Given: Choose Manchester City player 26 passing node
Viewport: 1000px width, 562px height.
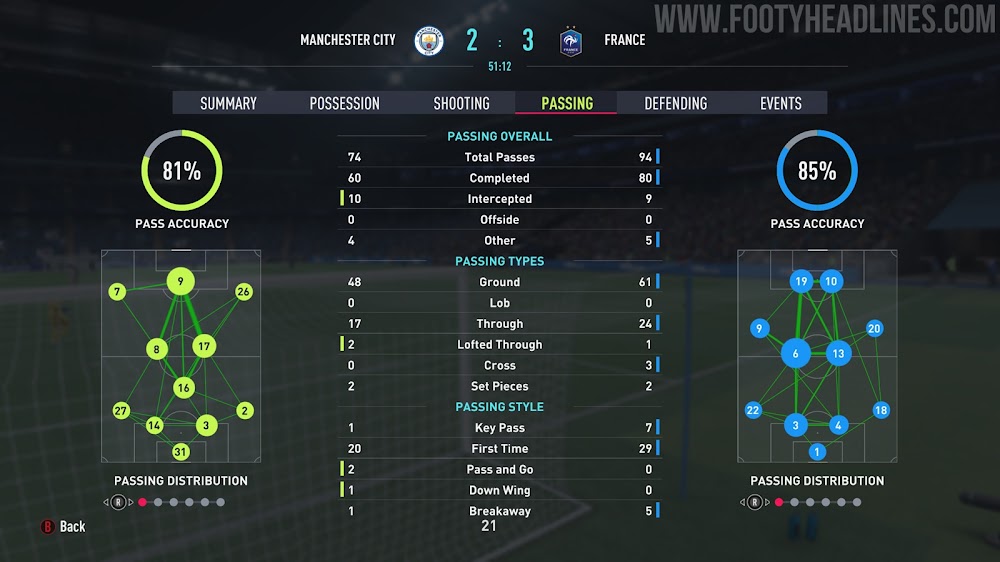Looking at the screenshot, I should click(243, 292).
